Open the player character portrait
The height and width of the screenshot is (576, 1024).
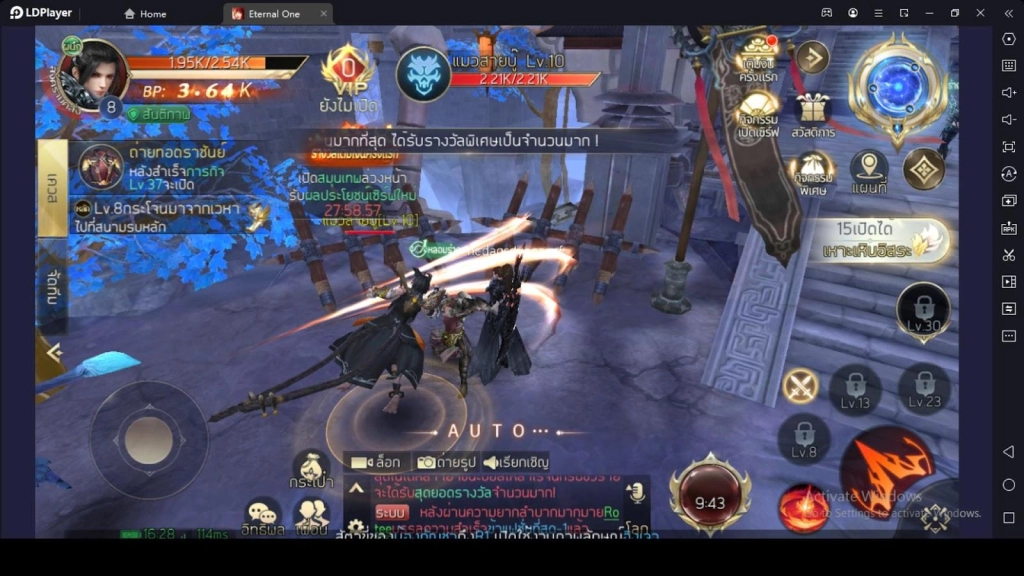[93, 76]
